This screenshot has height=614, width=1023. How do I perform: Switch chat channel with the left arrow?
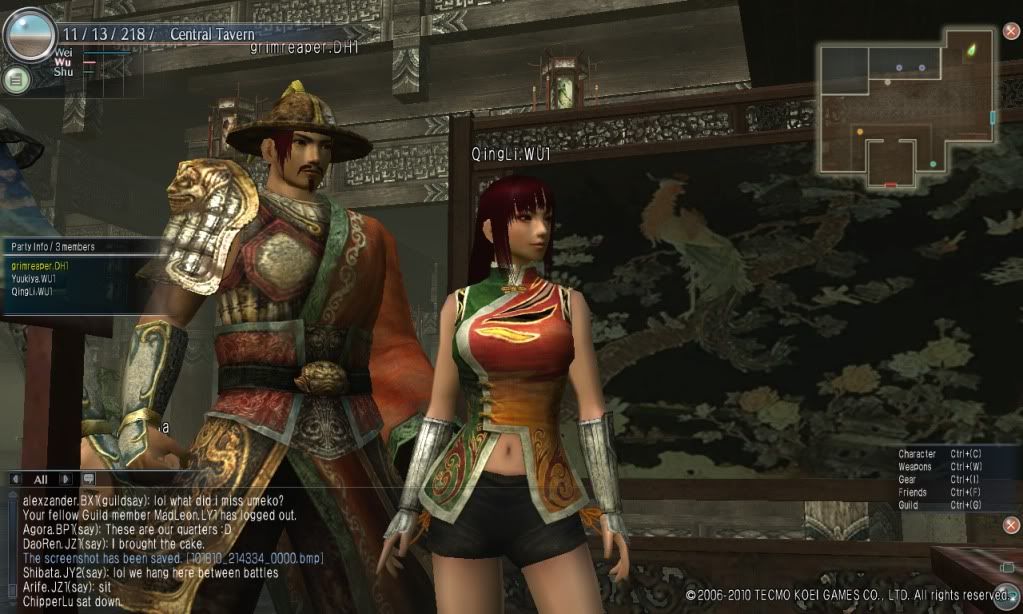14,479
